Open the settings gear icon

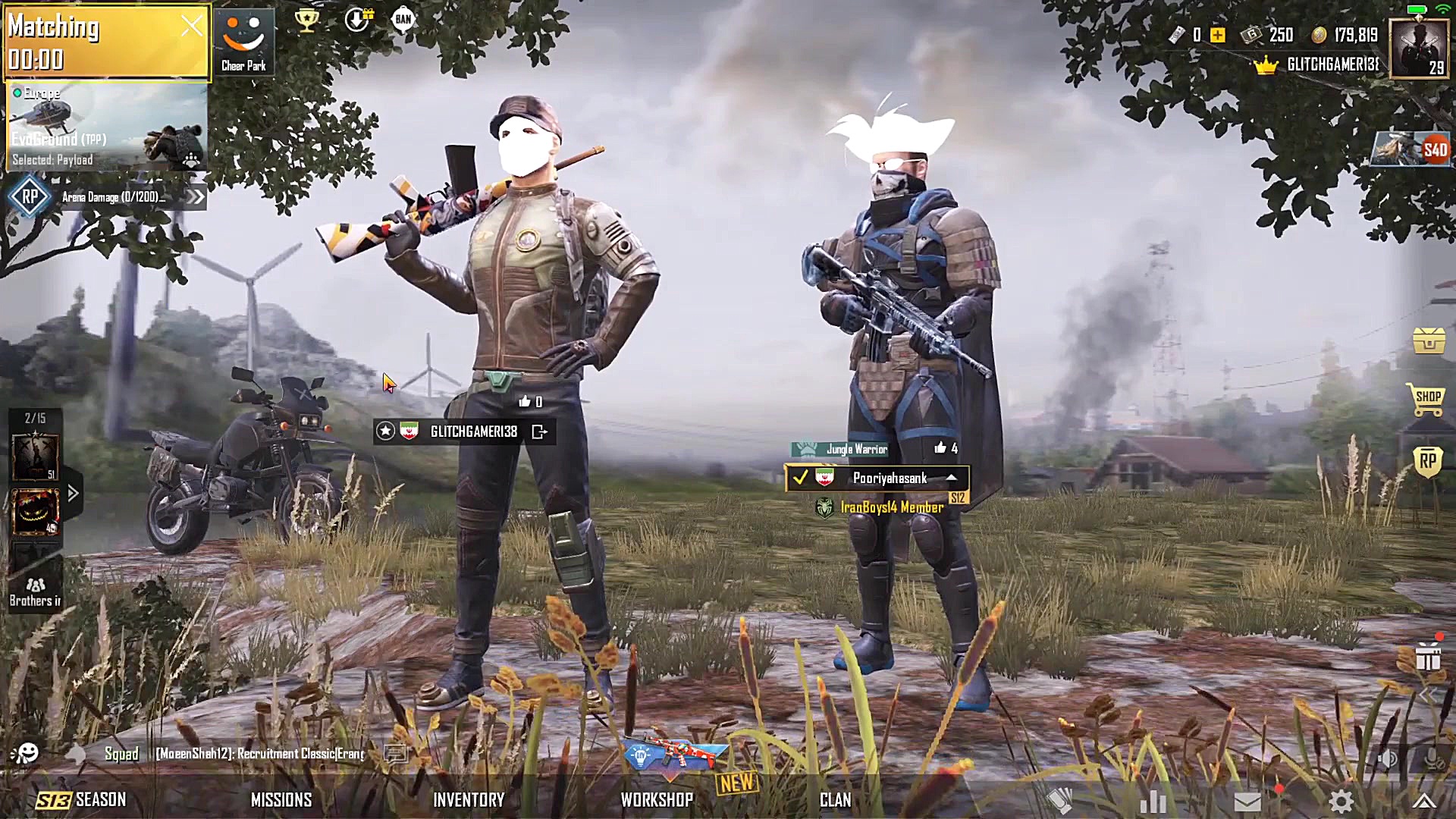(x=1341, y=802)
